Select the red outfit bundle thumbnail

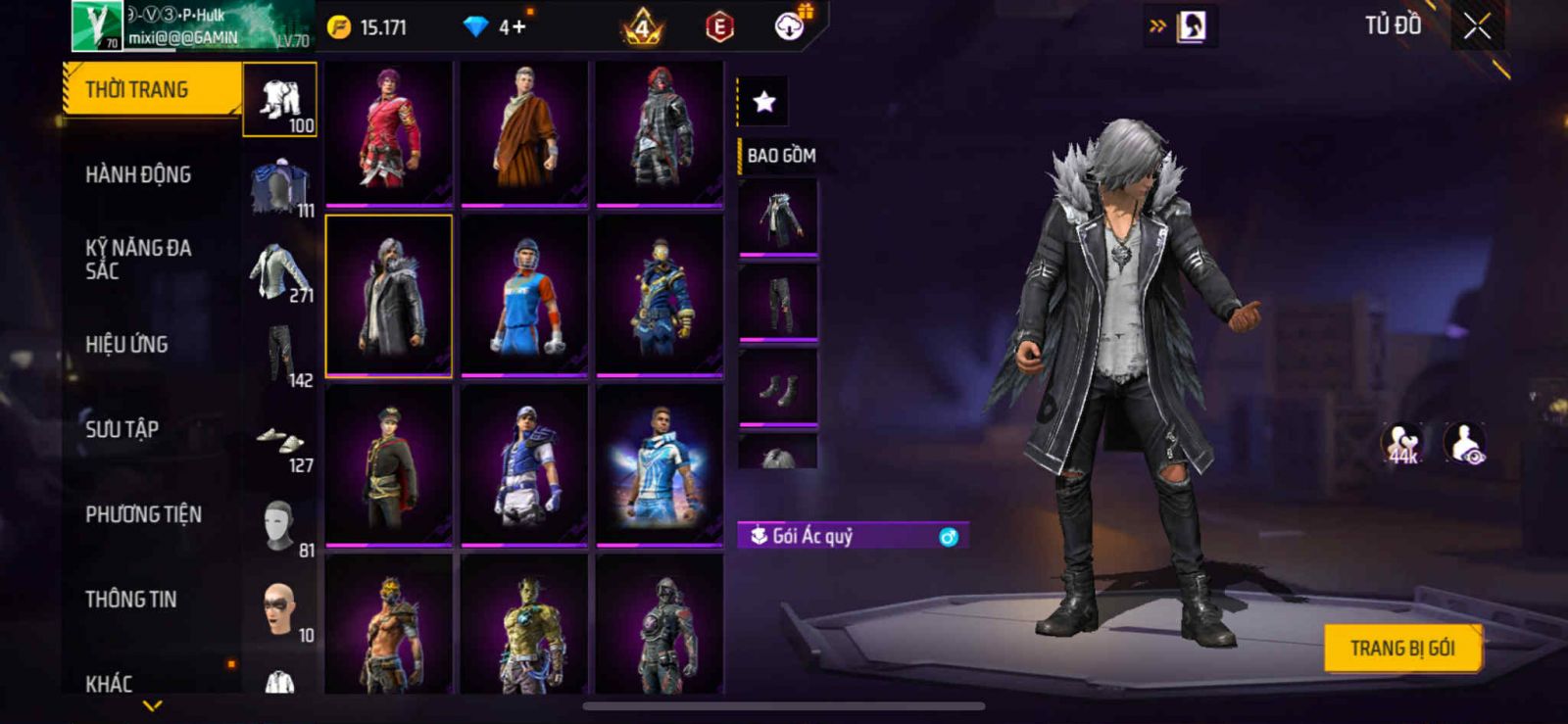(389, 132)
